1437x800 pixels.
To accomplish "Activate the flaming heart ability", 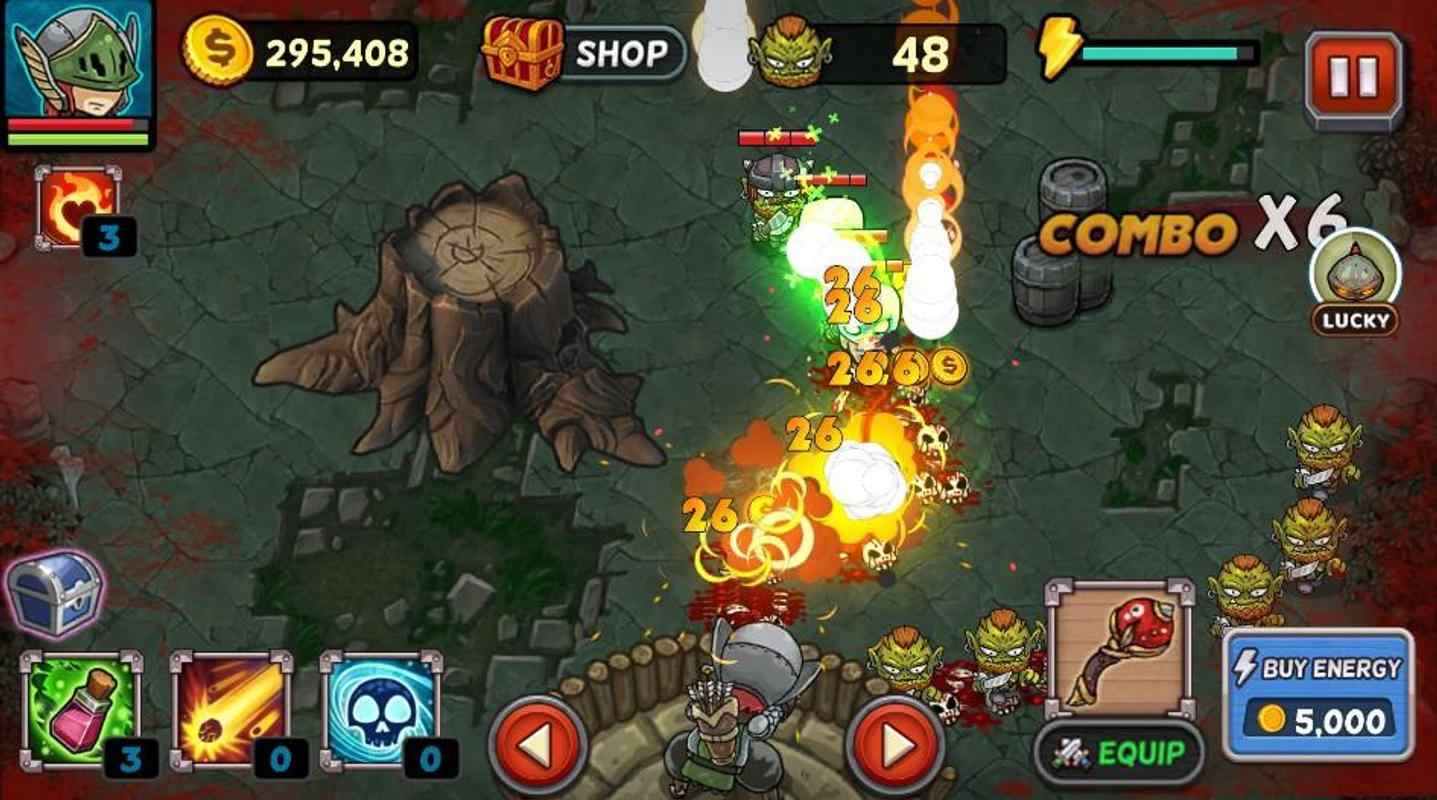I will (77, 207).
